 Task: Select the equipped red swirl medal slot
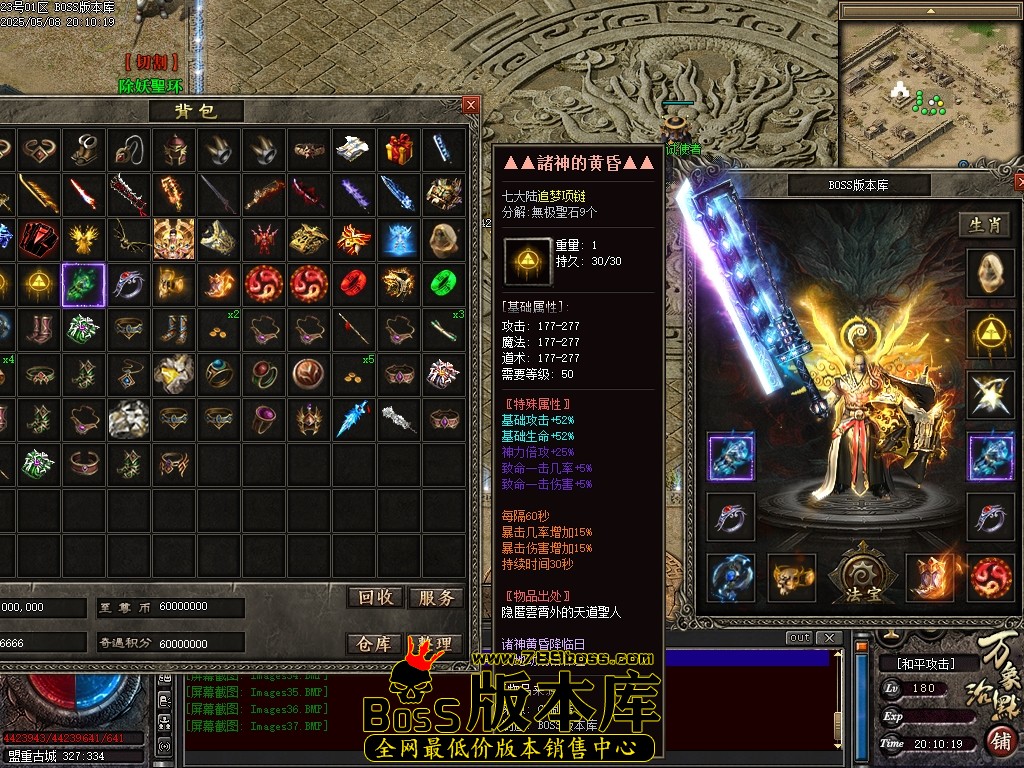[990, 577]
